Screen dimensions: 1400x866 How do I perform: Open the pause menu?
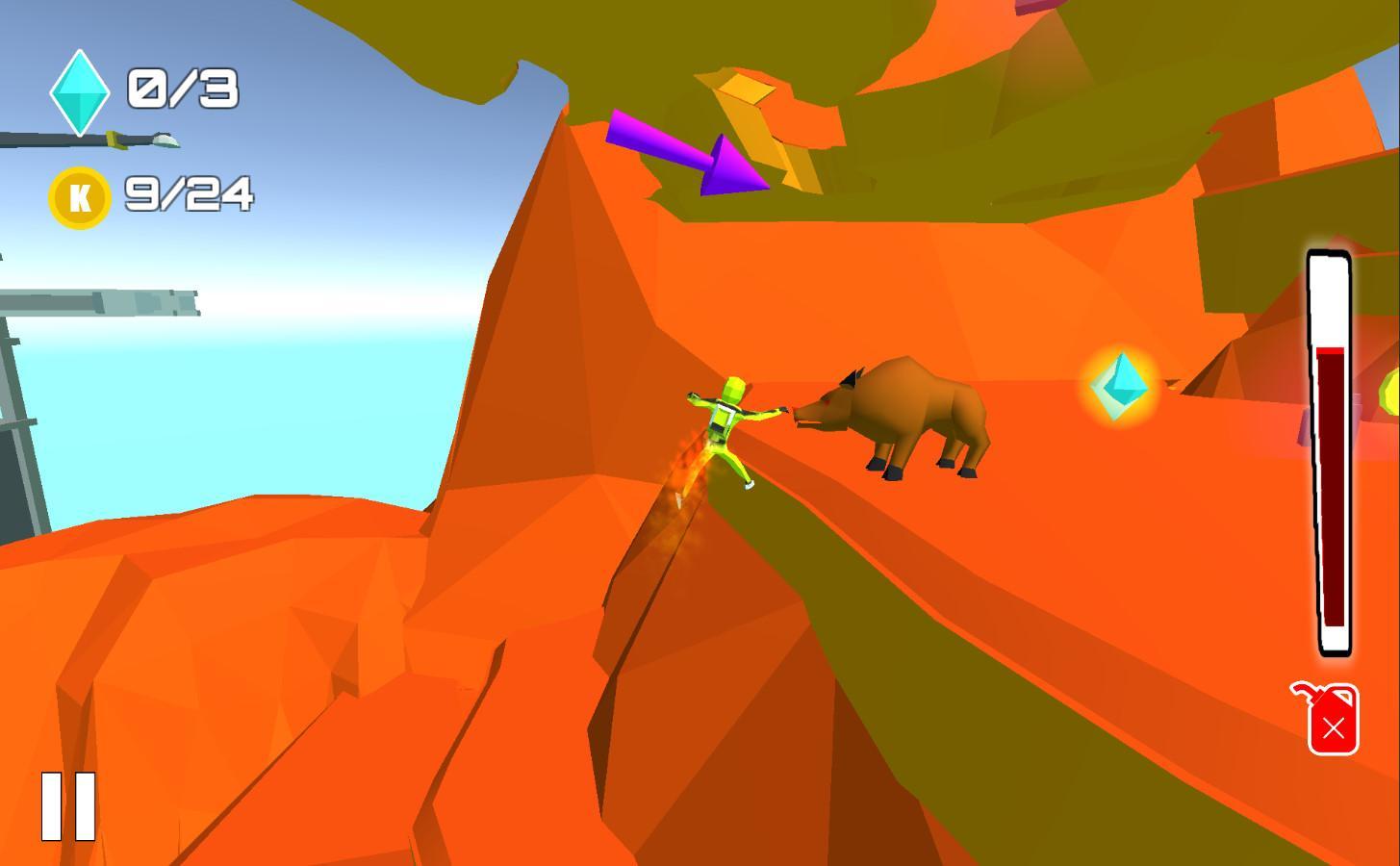[66, 804]
